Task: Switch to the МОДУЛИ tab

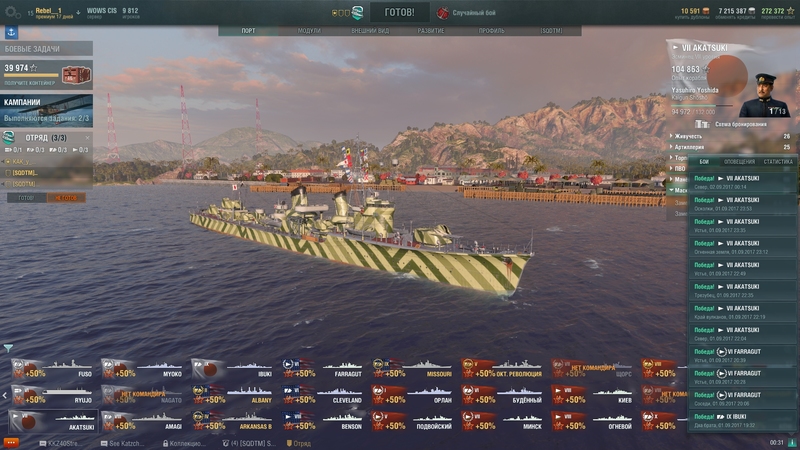Action: (309, 31)
